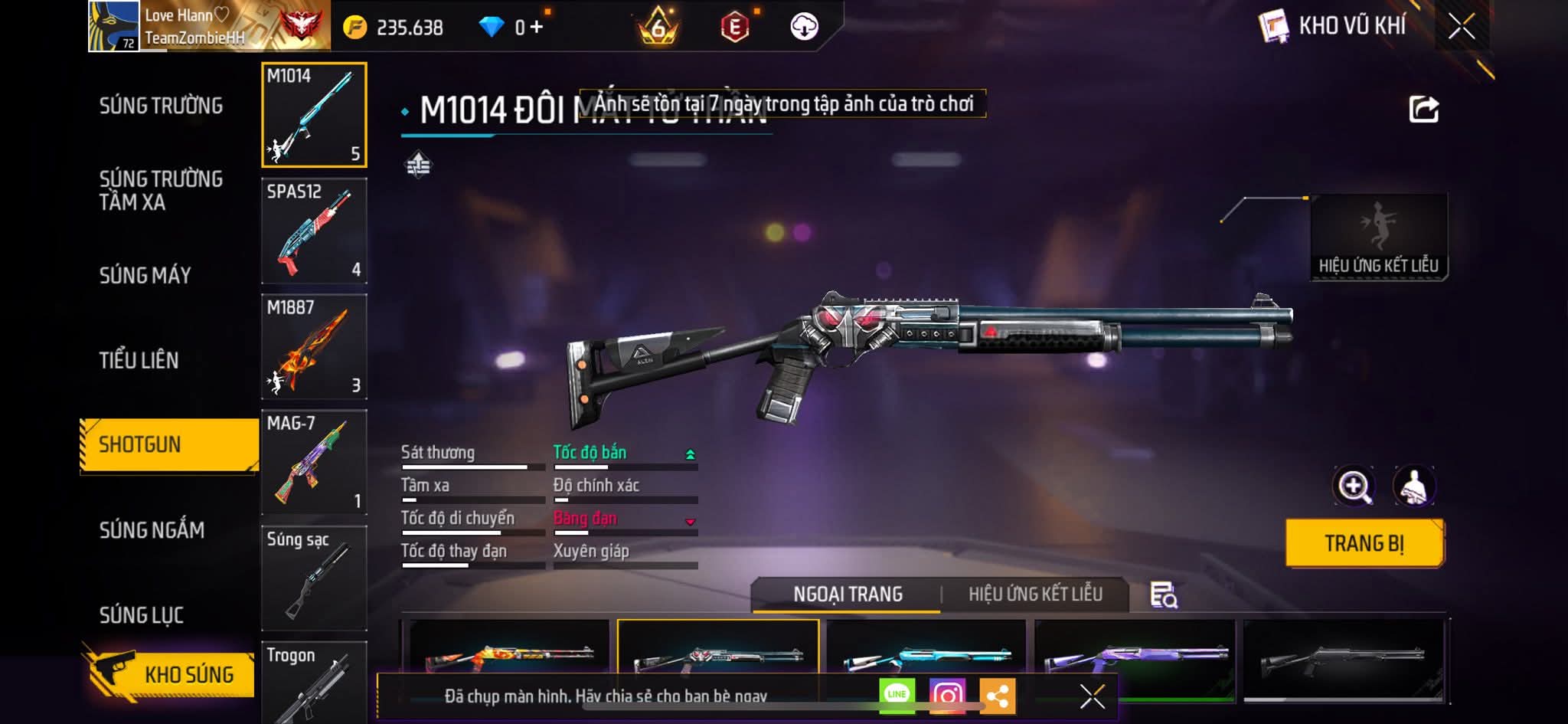Zoom in with the magnifier icon

click(1354, 486)
